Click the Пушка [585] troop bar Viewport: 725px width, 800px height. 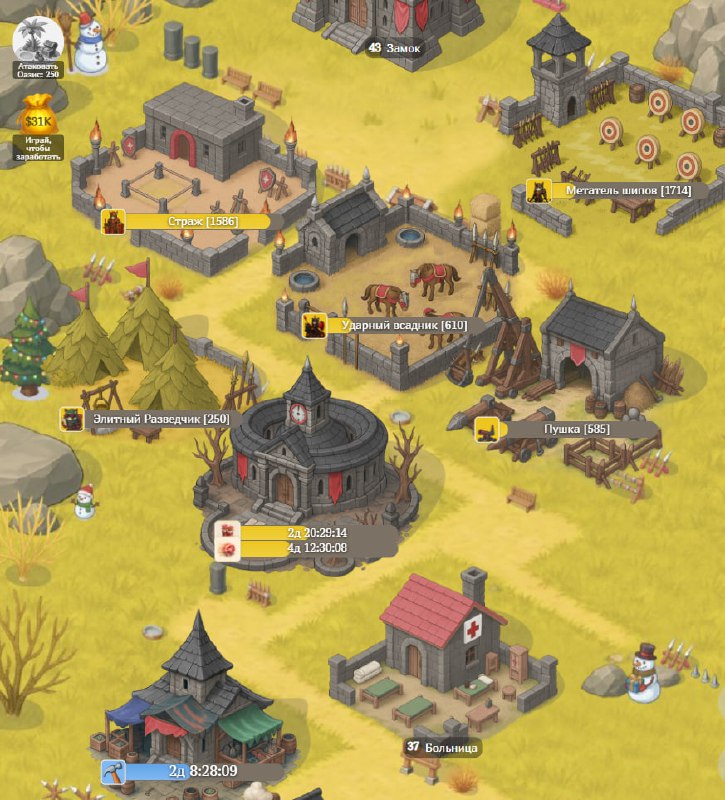pos(565,429)
